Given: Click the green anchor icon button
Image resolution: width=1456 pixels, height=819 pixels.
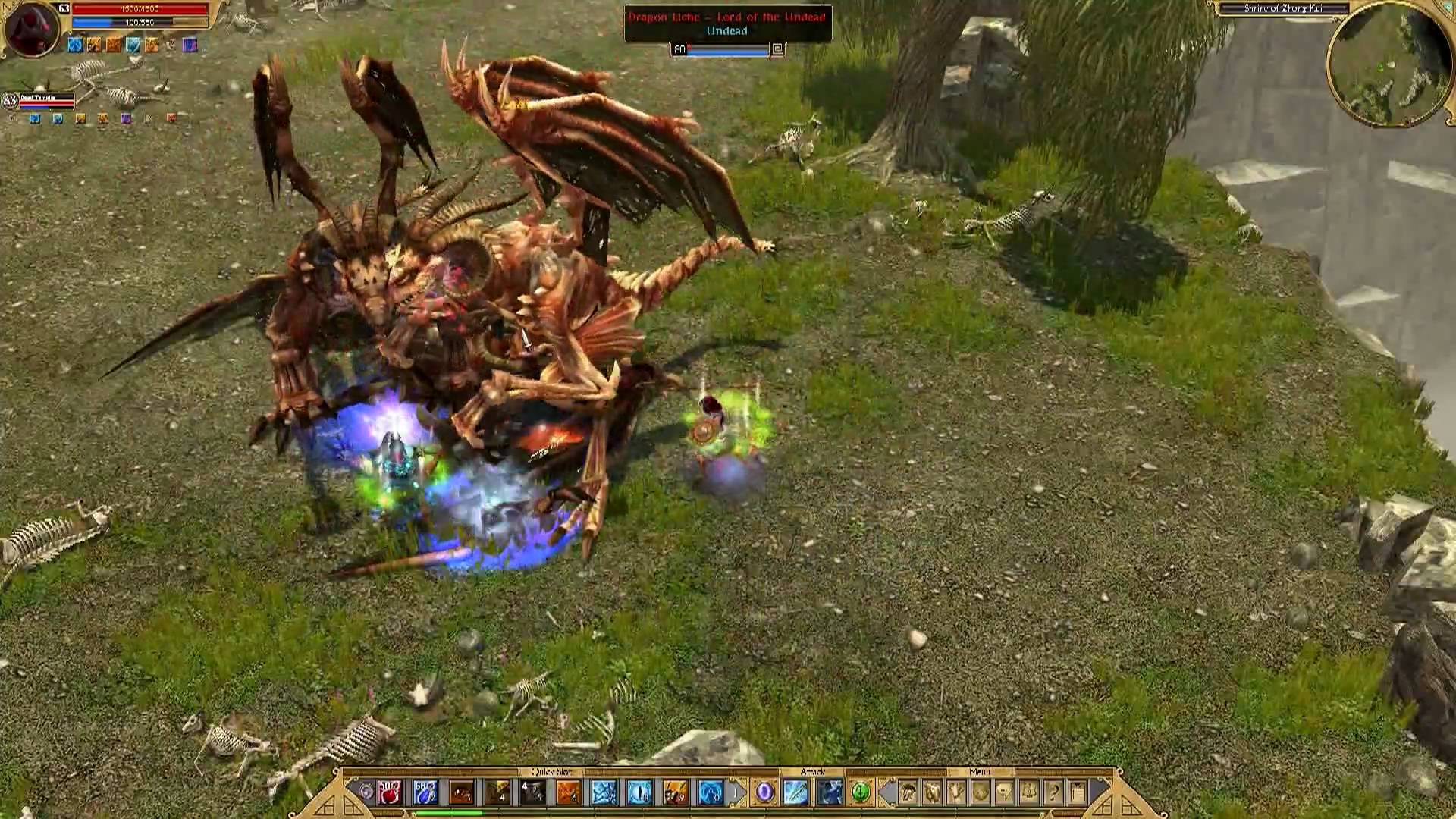Looking at the screenshot, I should pyautogui.click(x=860, y=792).
